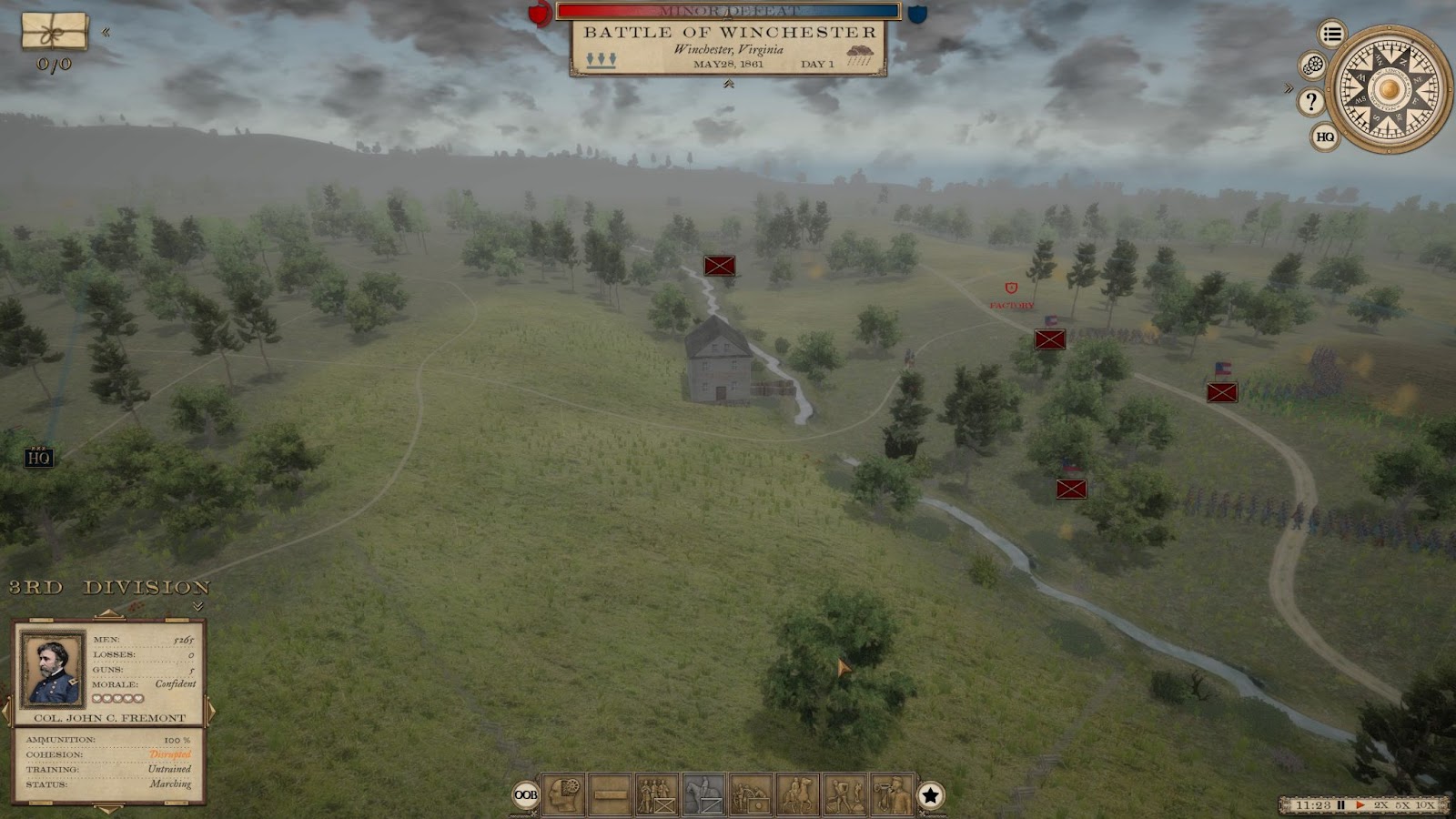Viewport: 1456px width, 819px height.
Task: Choose the mounted officer toolbar button
Action: (x=798, y=794)
